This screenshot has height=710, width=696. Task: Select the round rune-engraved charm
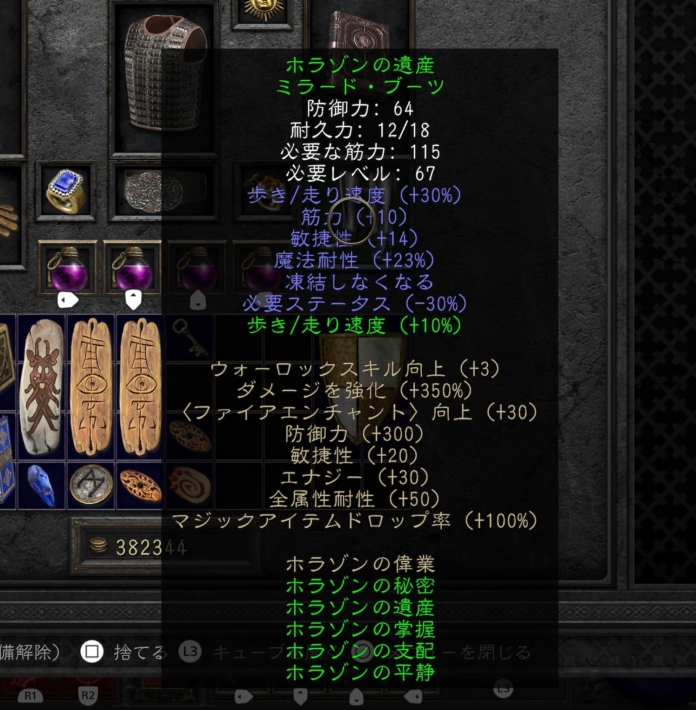pos(90,485)
